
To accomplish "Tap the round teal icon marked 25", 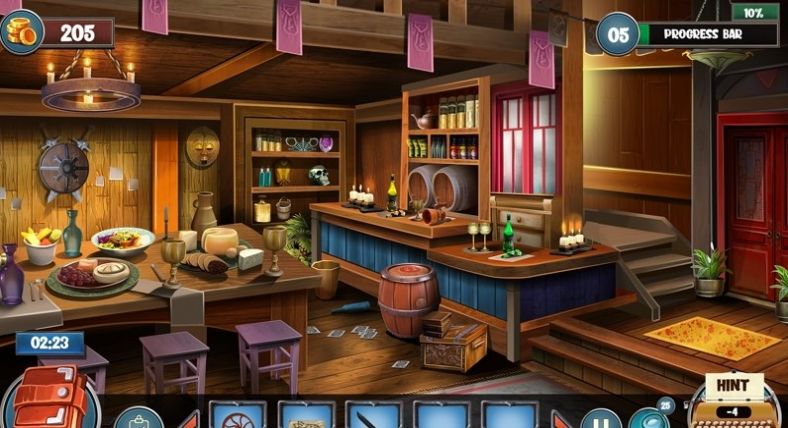I will click(662, 406).
